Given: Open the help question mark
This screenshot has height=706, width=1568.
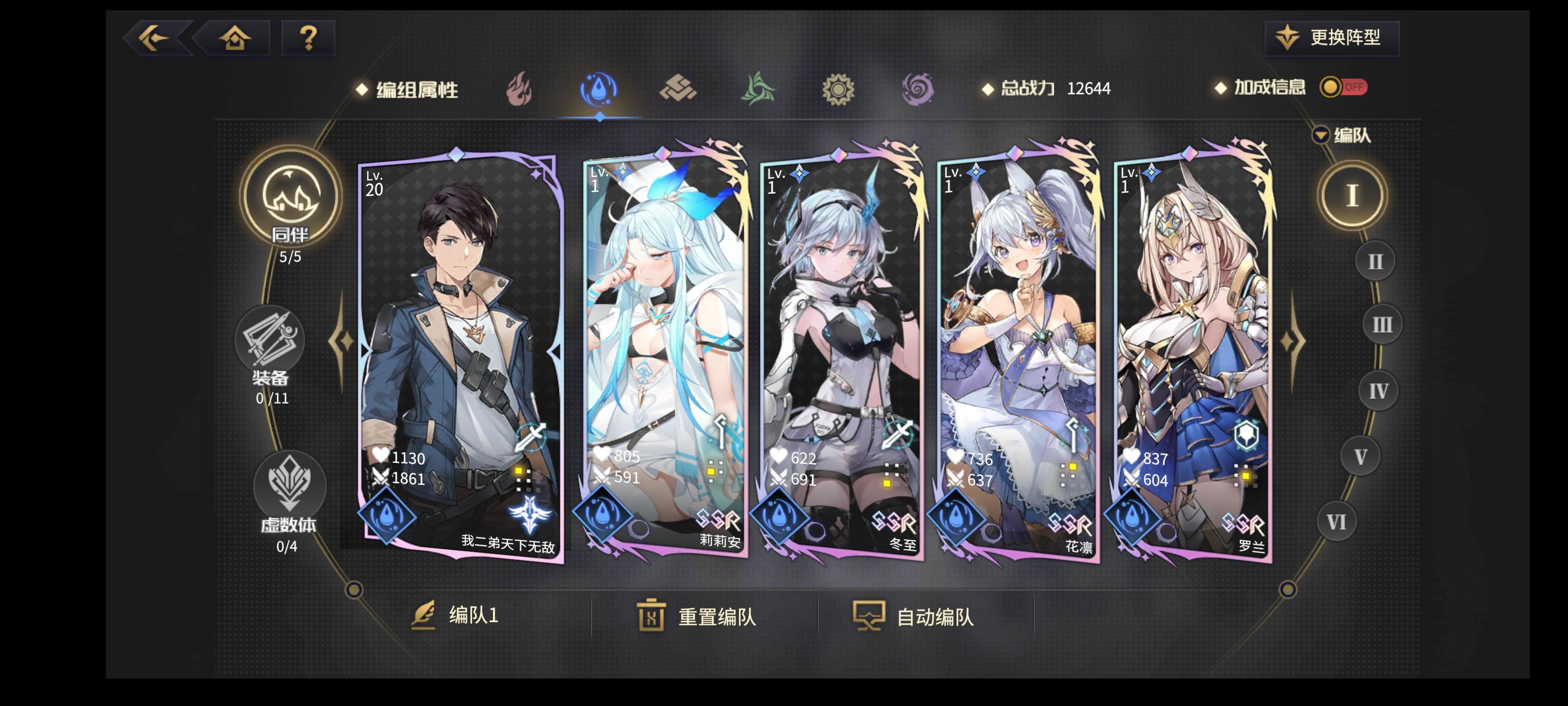Looking at the screenshot, I should point(308,38).
